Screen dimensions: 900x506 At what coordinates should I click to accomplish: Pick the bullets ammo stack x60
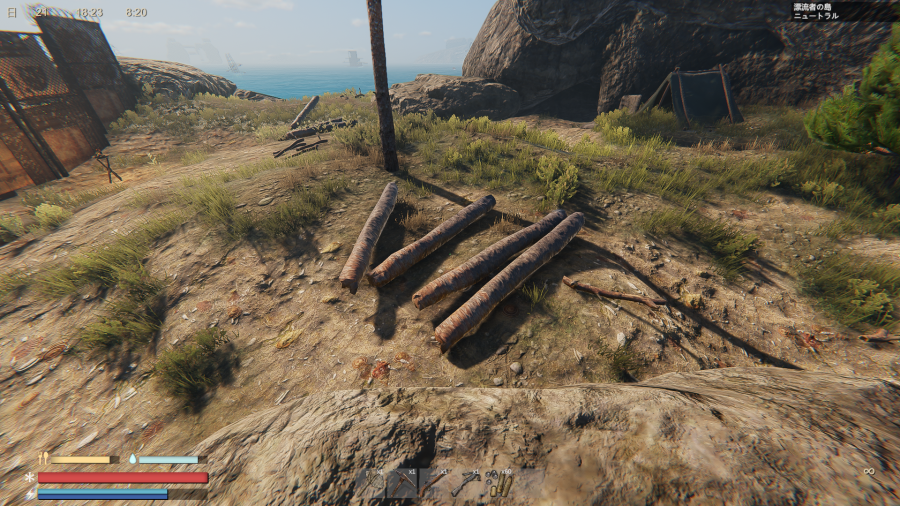pyautogui.click(x=499, y=484)
